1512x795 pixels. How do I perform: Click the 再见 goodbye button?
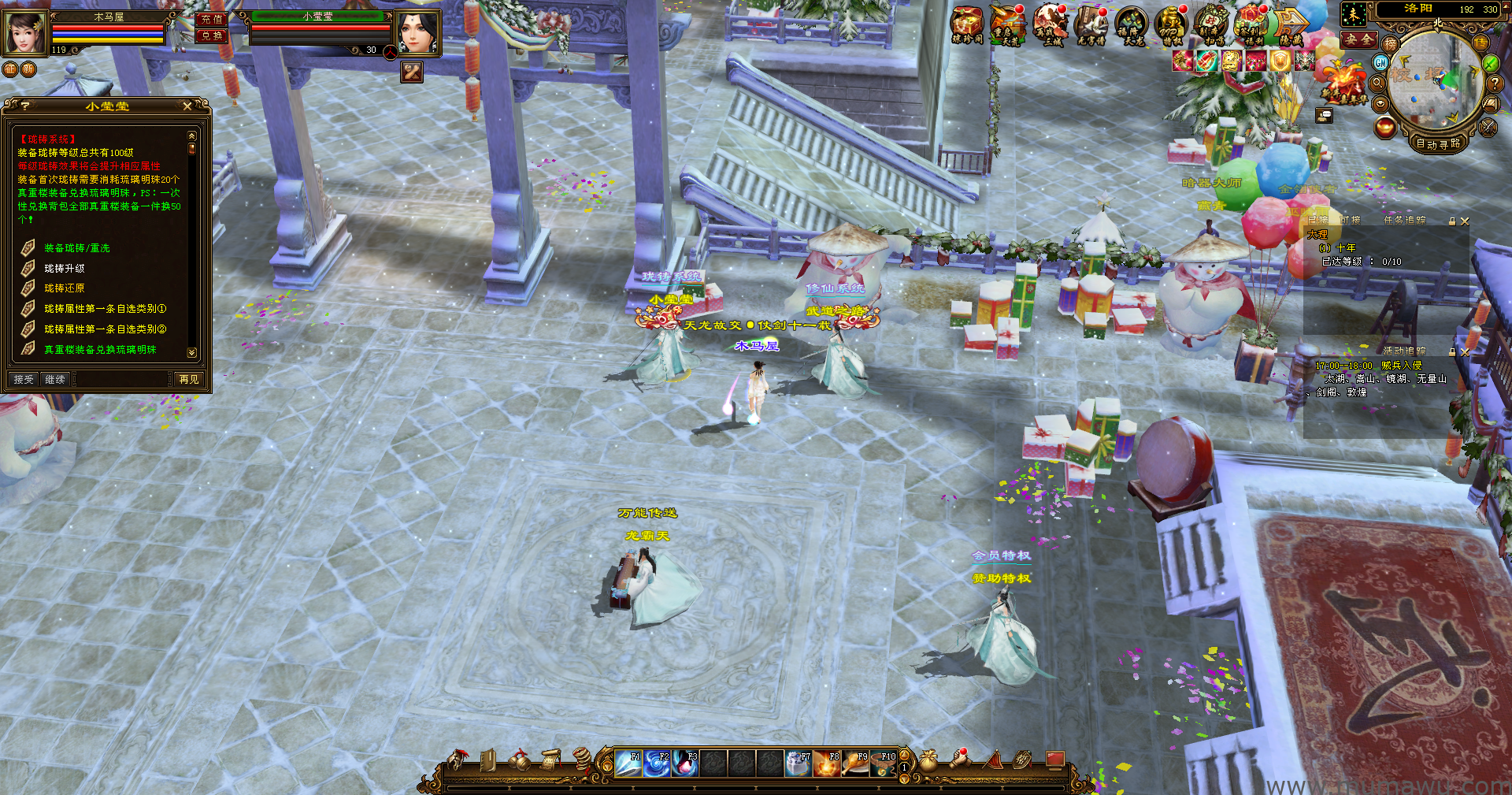pyautogui.click(x=189, y=380)
